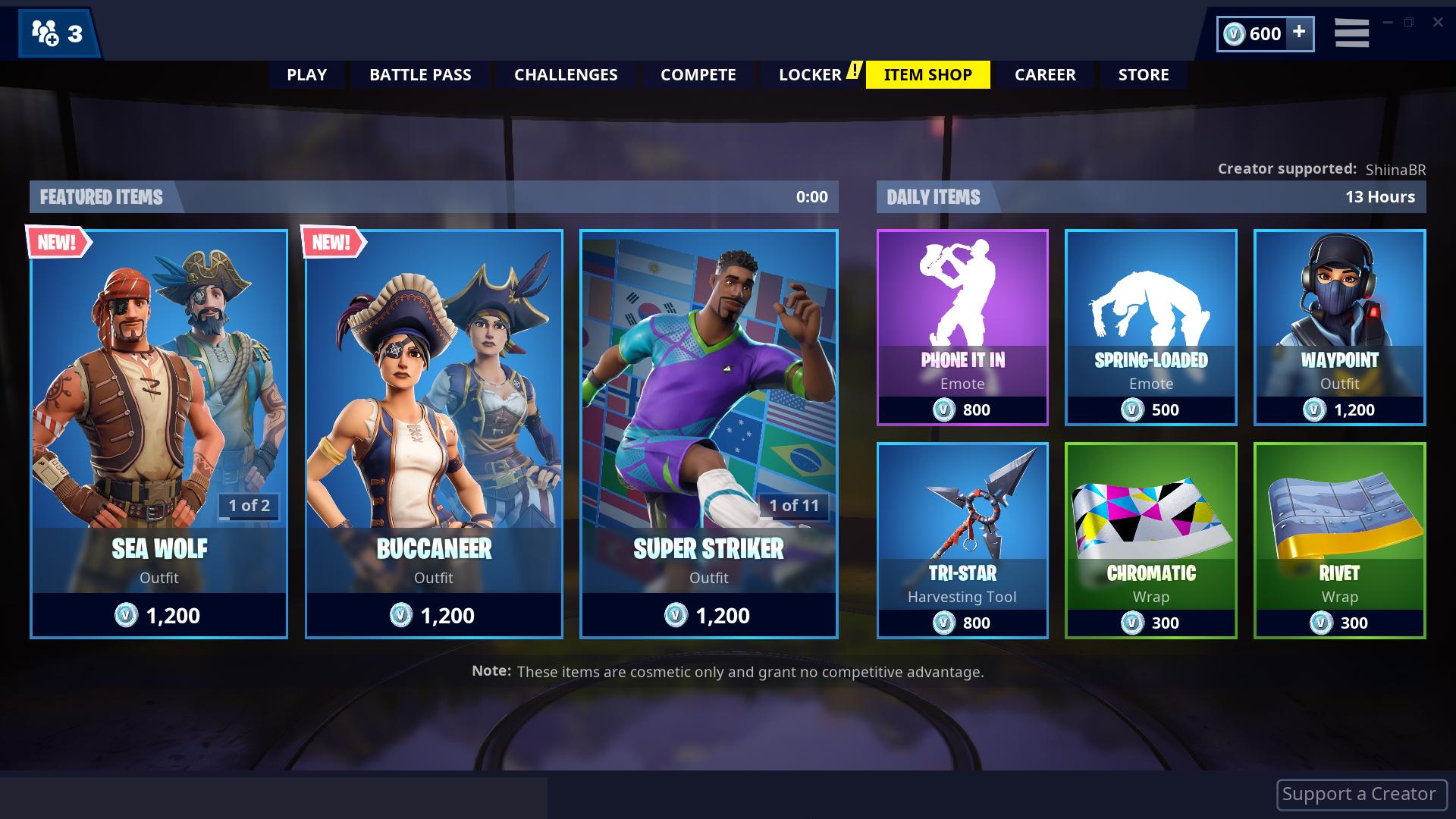1456x819 pixels.
Task: Click the "+" icon to buy more V-Bucks
Action: pyautogui.click(x=1300, y=33)
